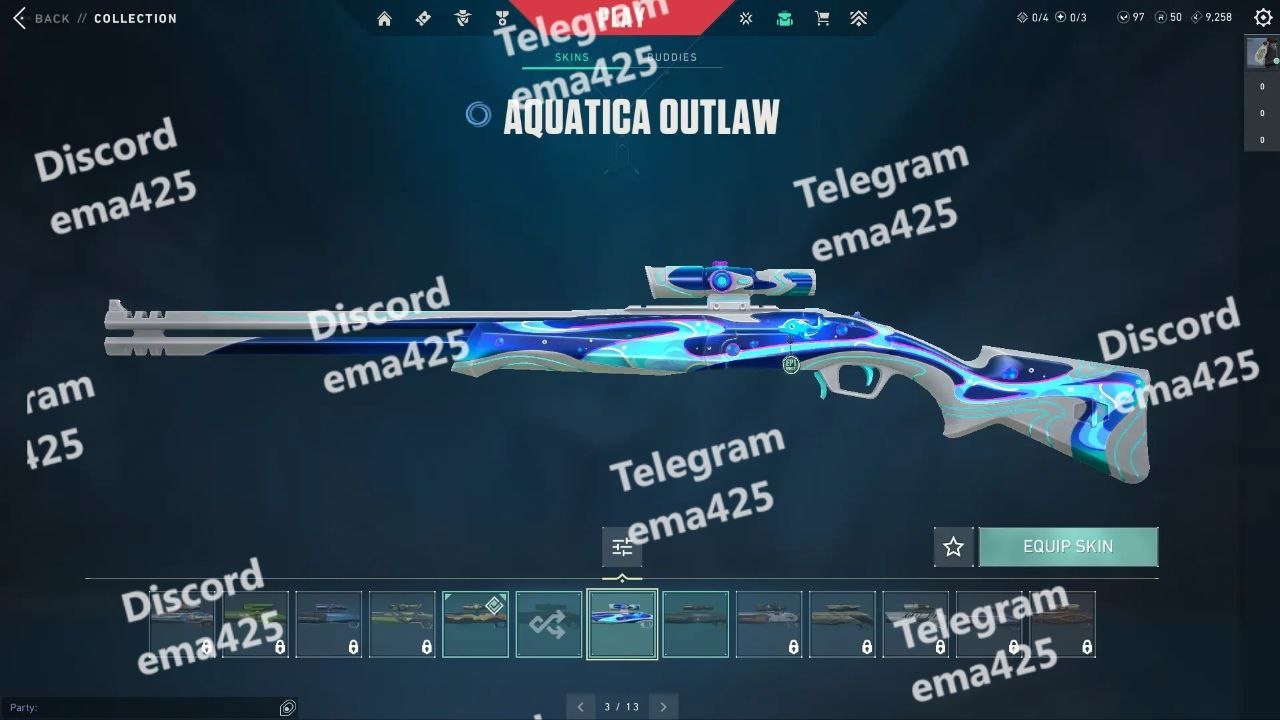
Task: Go to the previous skin page arrow
Action: (x=580, y=707)
